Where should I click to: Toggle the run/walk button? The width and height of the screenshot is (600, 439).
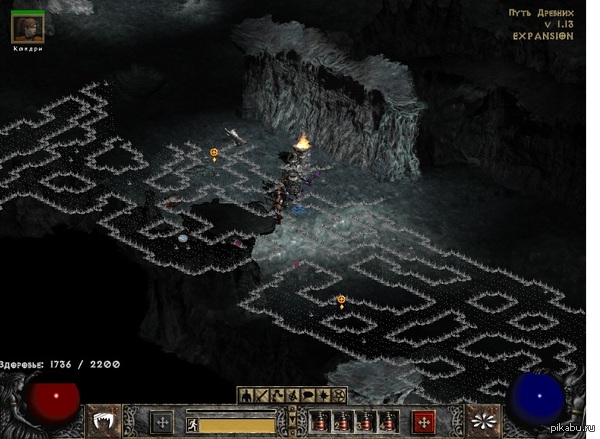(192, 424)
